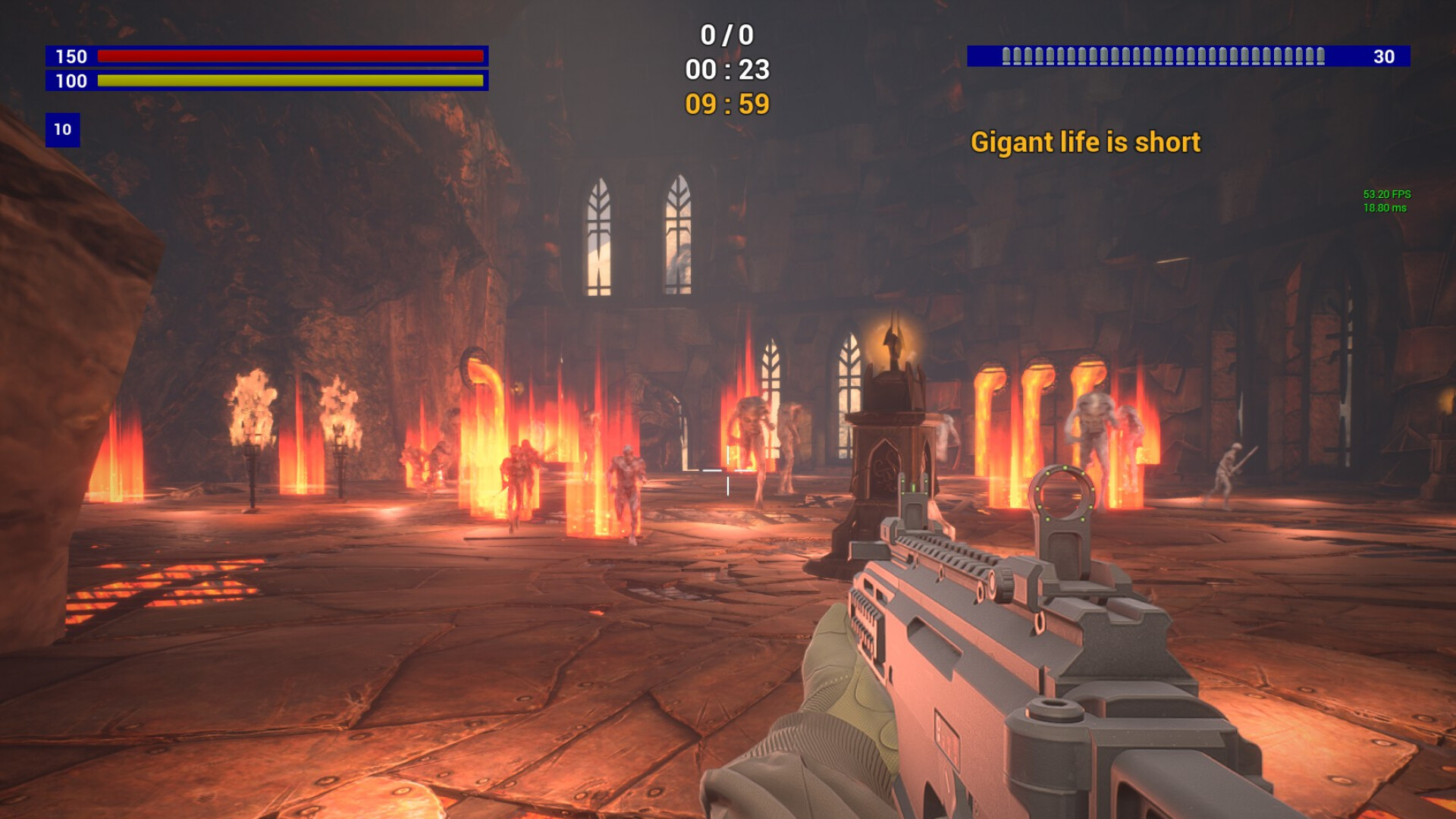Click the armor value 100 label
Image resolution: width=1456 pixels, height=819 pixels.
(x=71, y=80)
